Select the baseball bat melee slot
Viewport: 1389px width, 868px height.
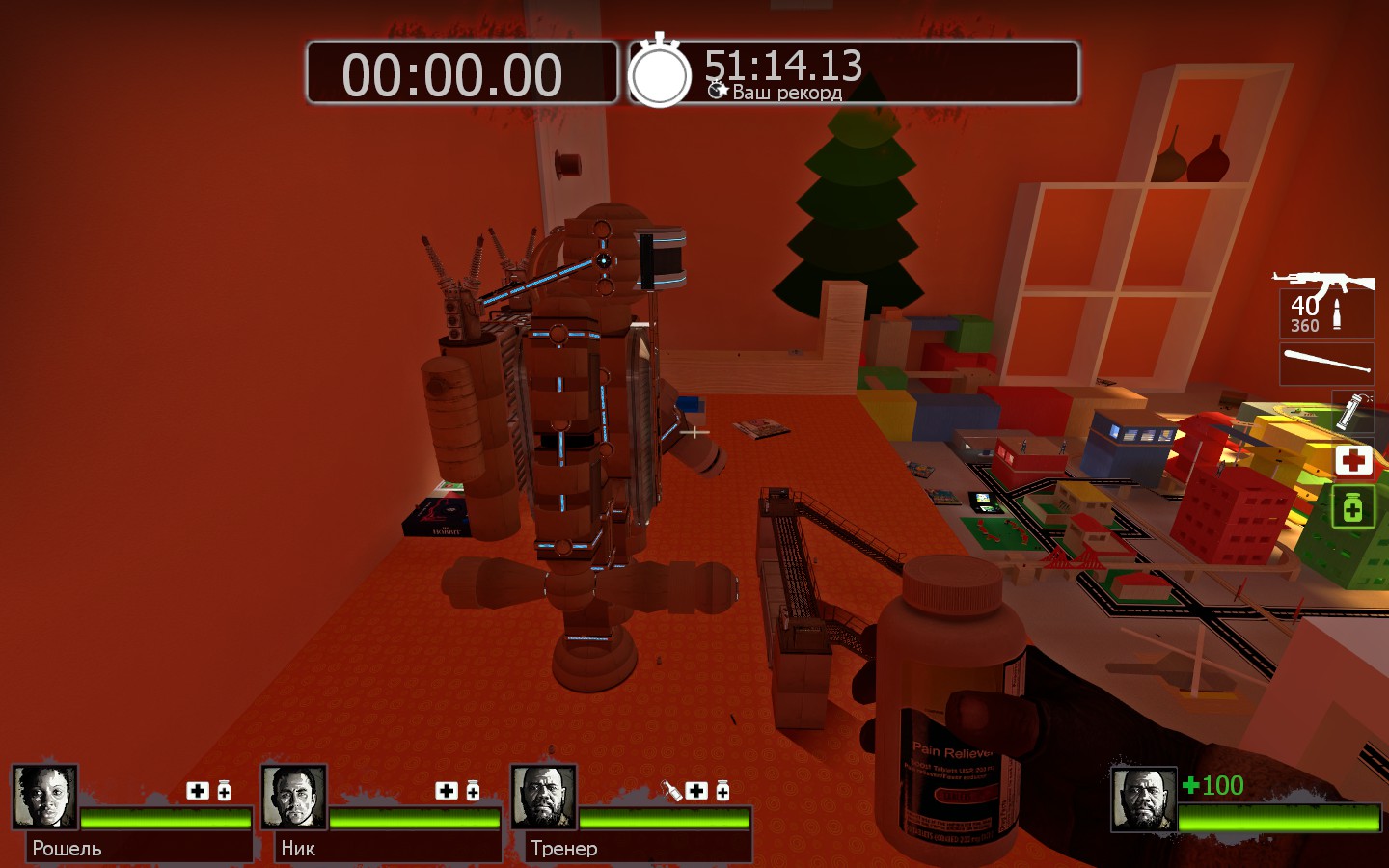coord(1326,364)
